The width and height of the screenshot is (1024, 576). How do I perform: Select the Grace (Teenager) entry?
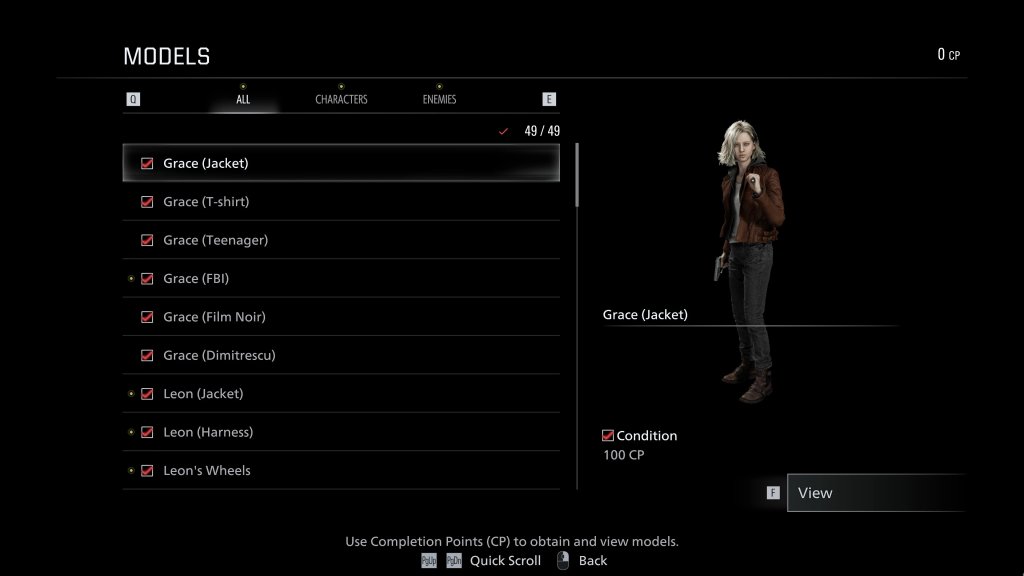pos(340,240)
